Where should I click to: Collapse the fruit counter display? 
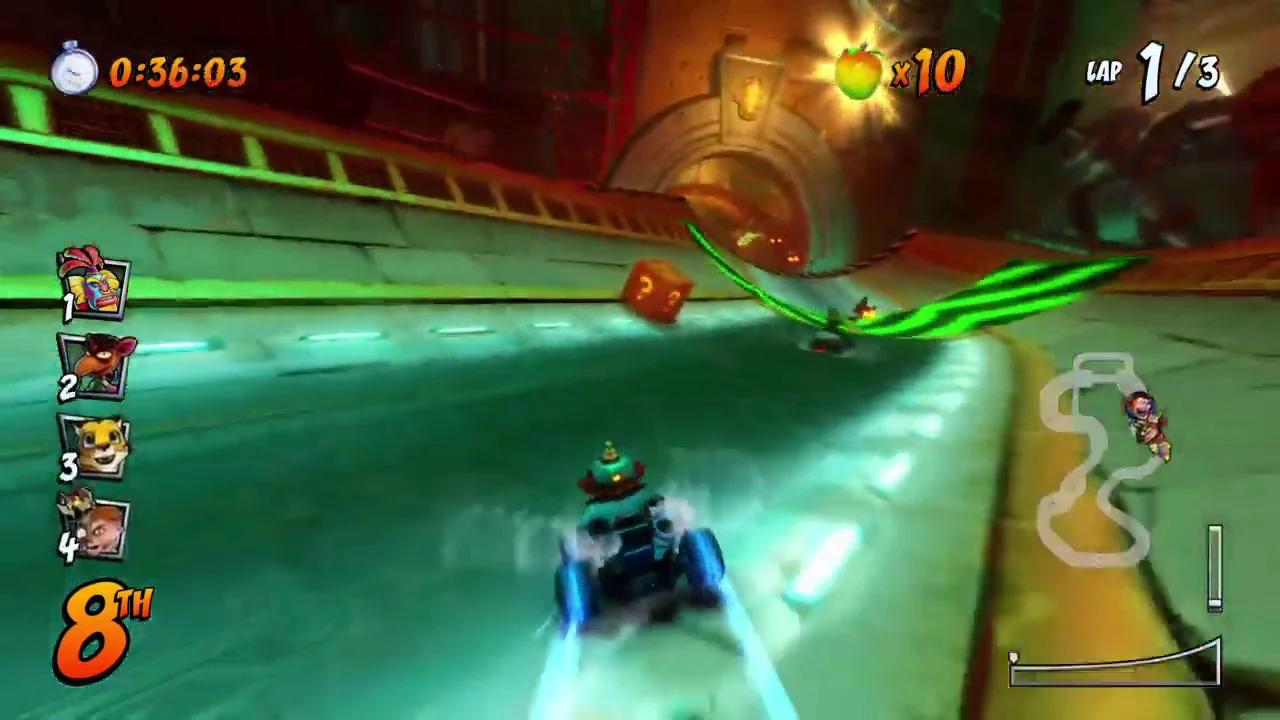[x=900, y=68]
